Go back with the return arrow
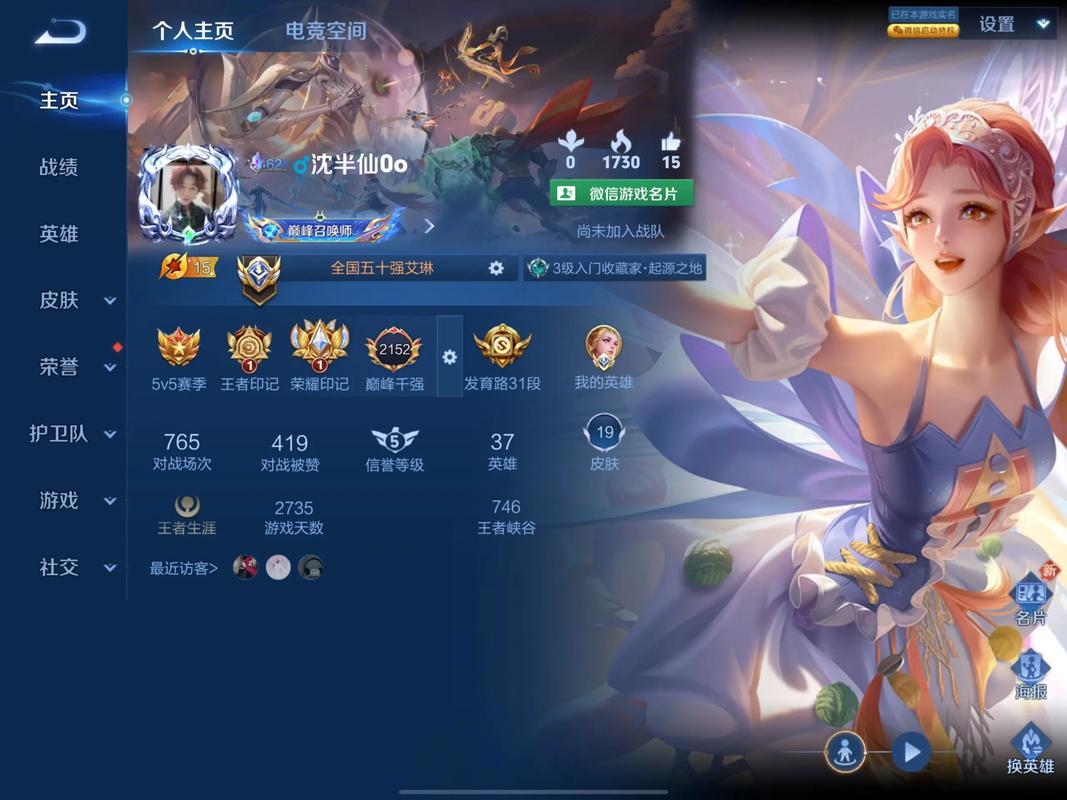Viewport: 1067px width, 800px height. [60, 32]
